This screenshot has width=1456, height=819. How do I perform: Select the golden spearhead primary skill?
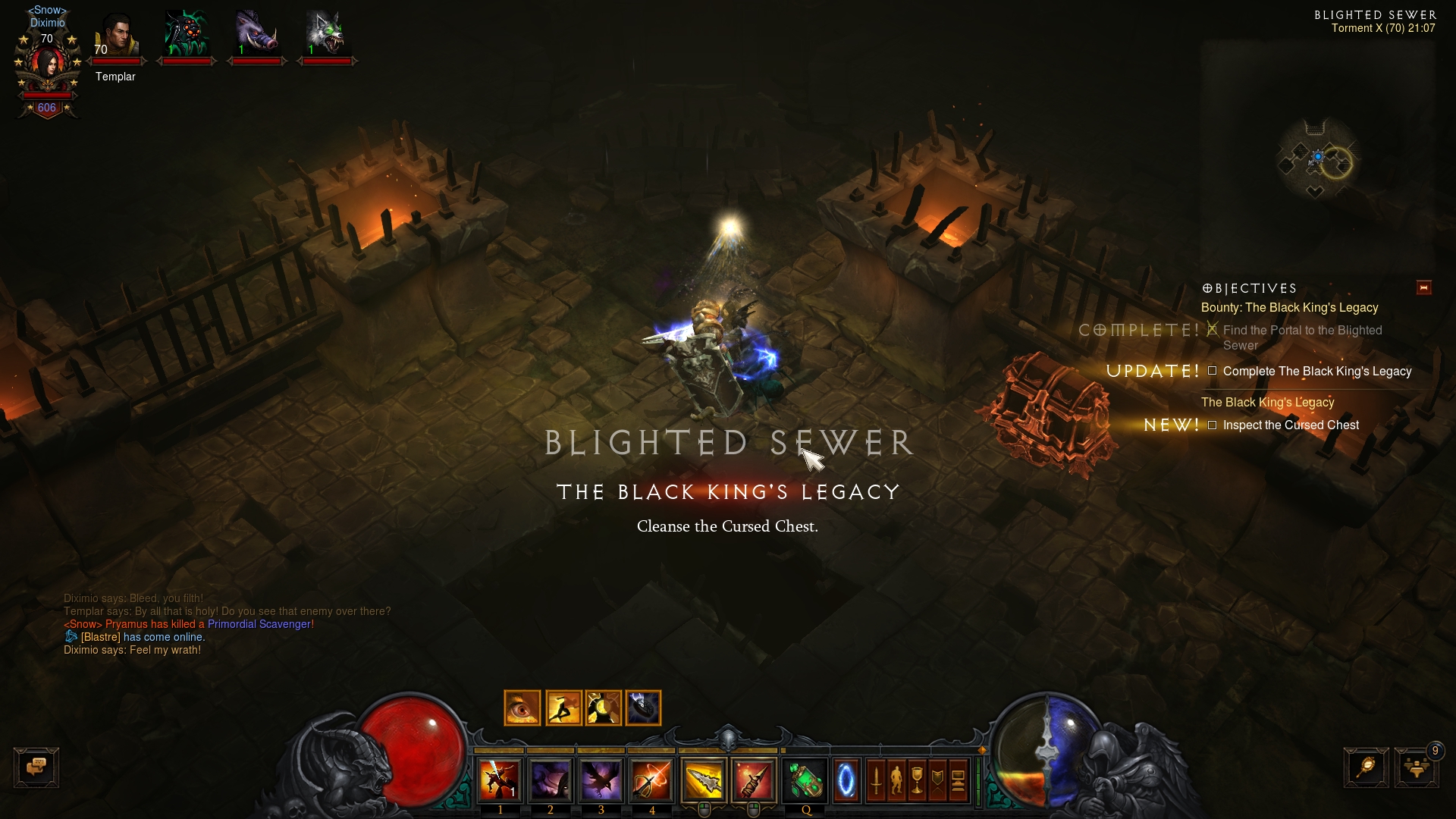click(x=703, y=780)
